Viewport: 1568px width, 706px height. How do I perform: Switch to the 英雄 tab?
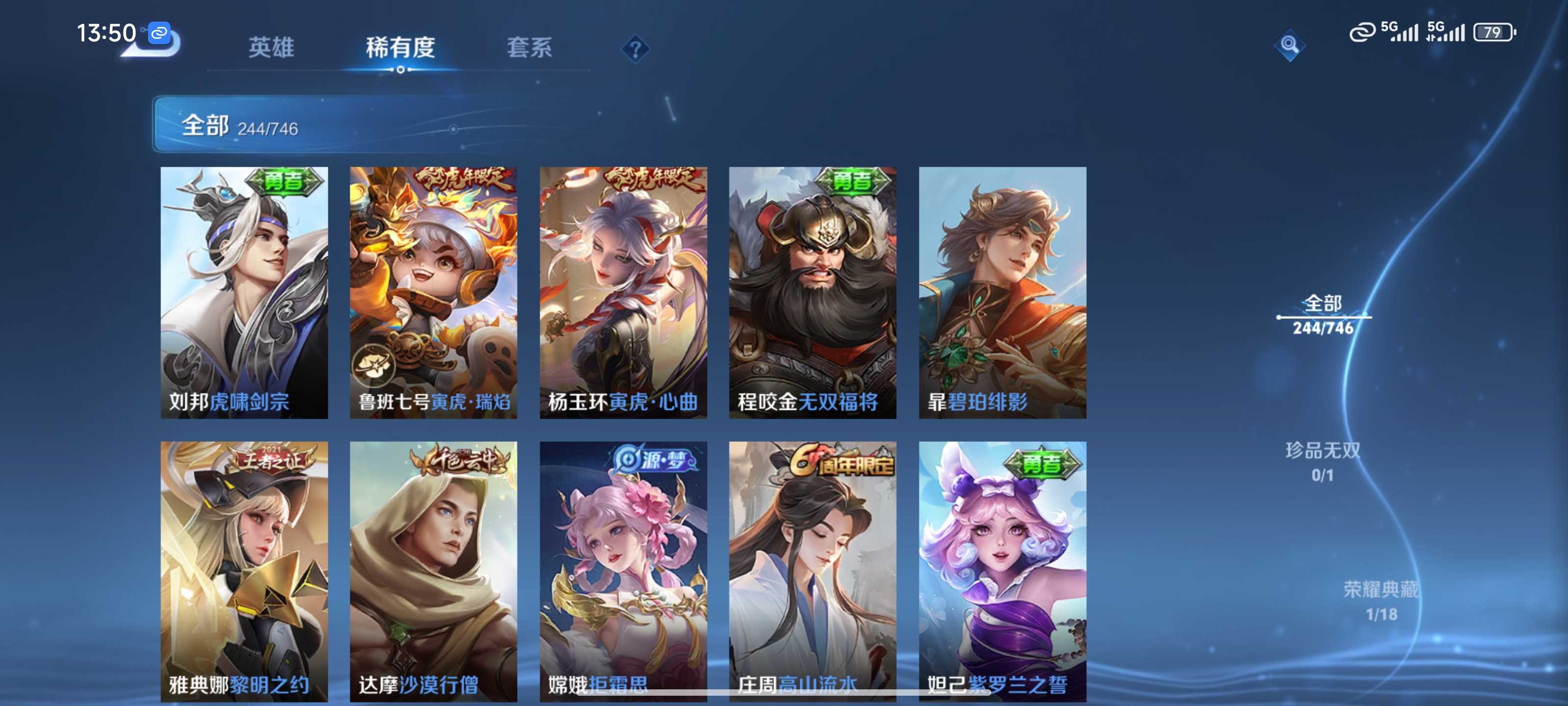271,48
